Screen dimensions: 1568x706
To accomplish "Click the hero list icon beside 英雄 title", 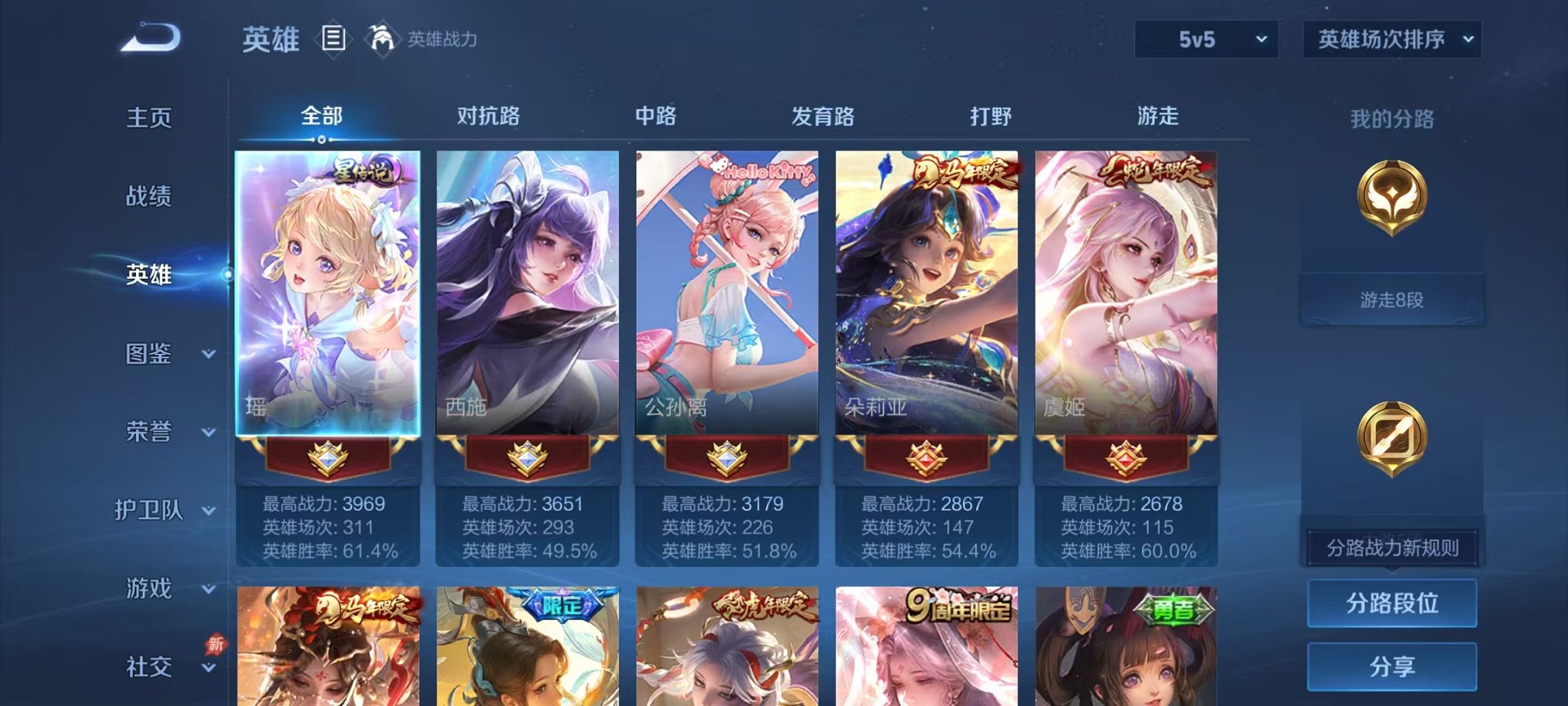I will (334, 36).
